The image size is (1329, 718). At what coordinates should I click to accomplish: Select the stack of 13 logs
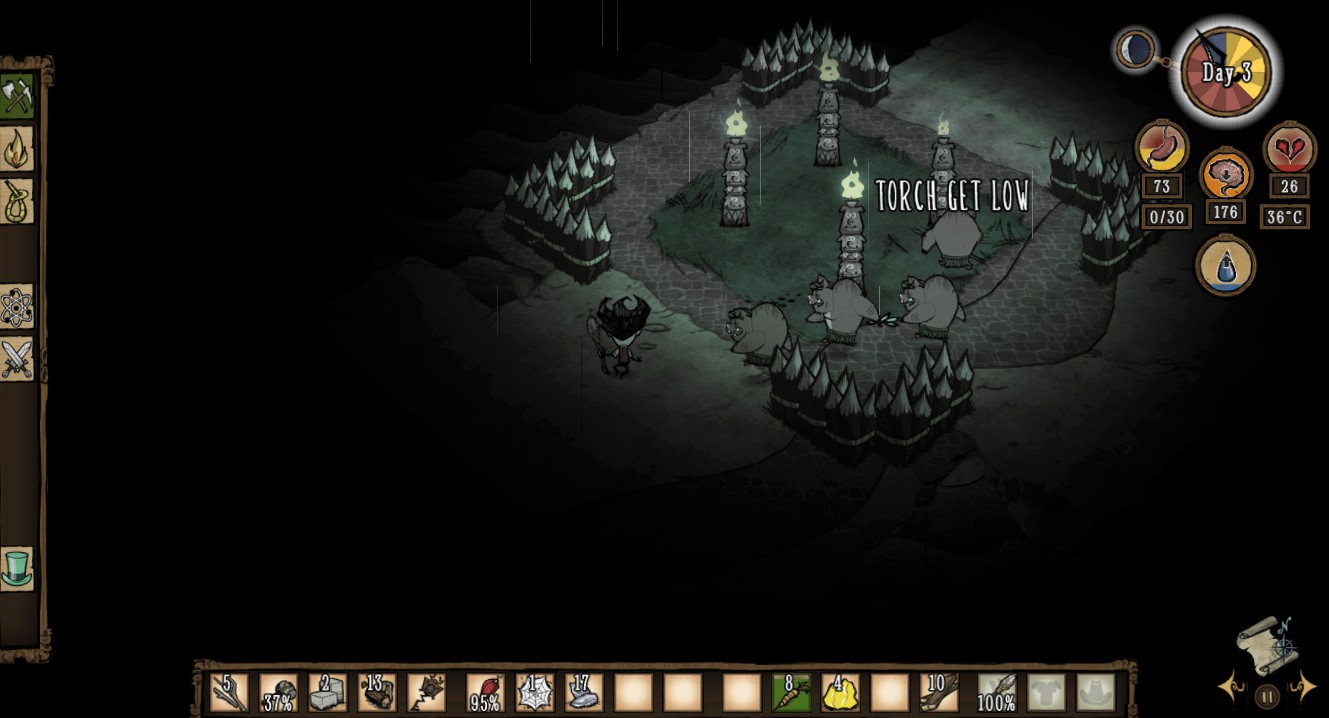click(x=377, y=692)
